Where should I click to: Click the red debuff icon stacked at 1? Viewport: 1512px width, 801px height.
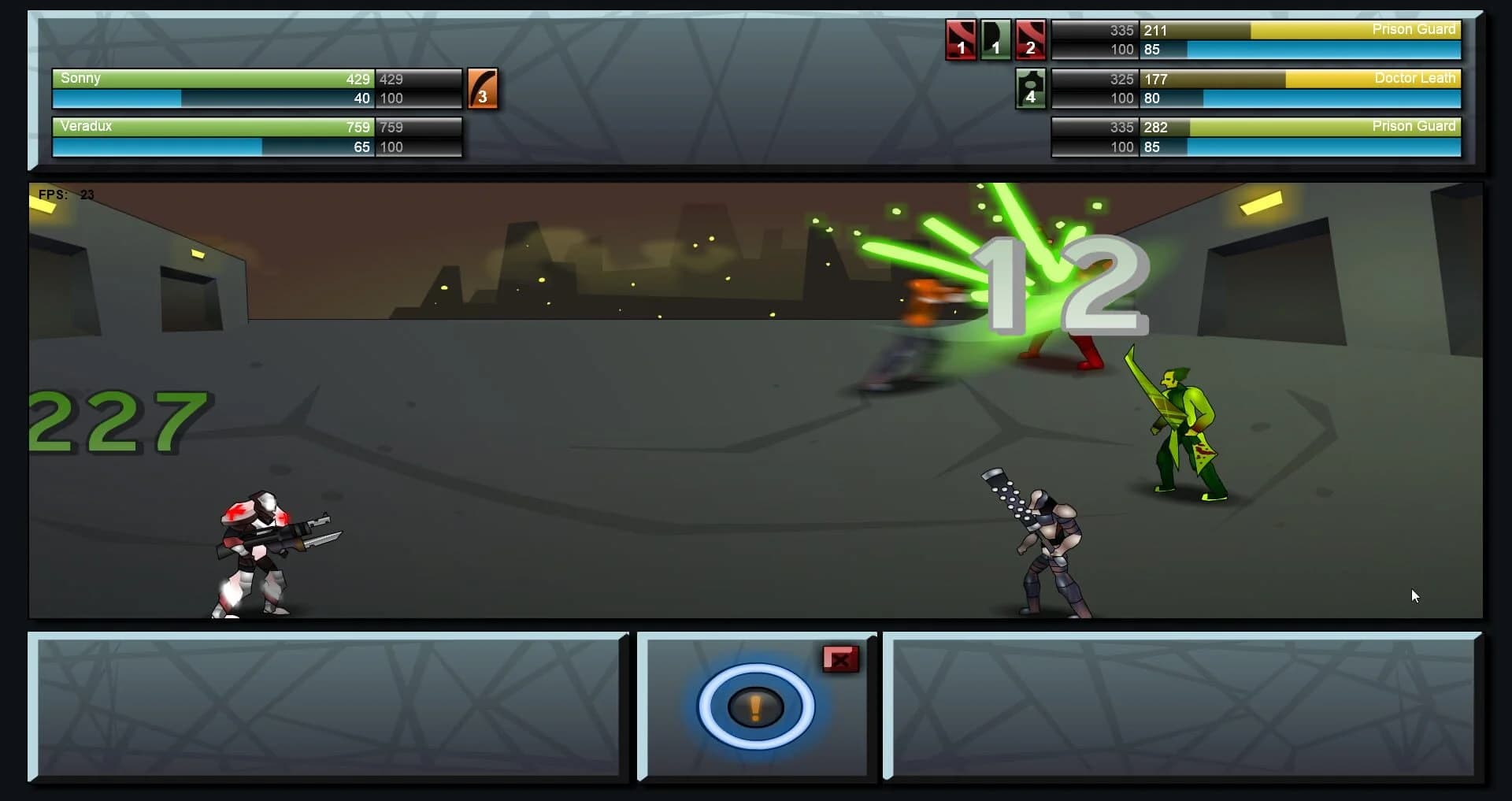pyautogui.click(x=961, y=39)
